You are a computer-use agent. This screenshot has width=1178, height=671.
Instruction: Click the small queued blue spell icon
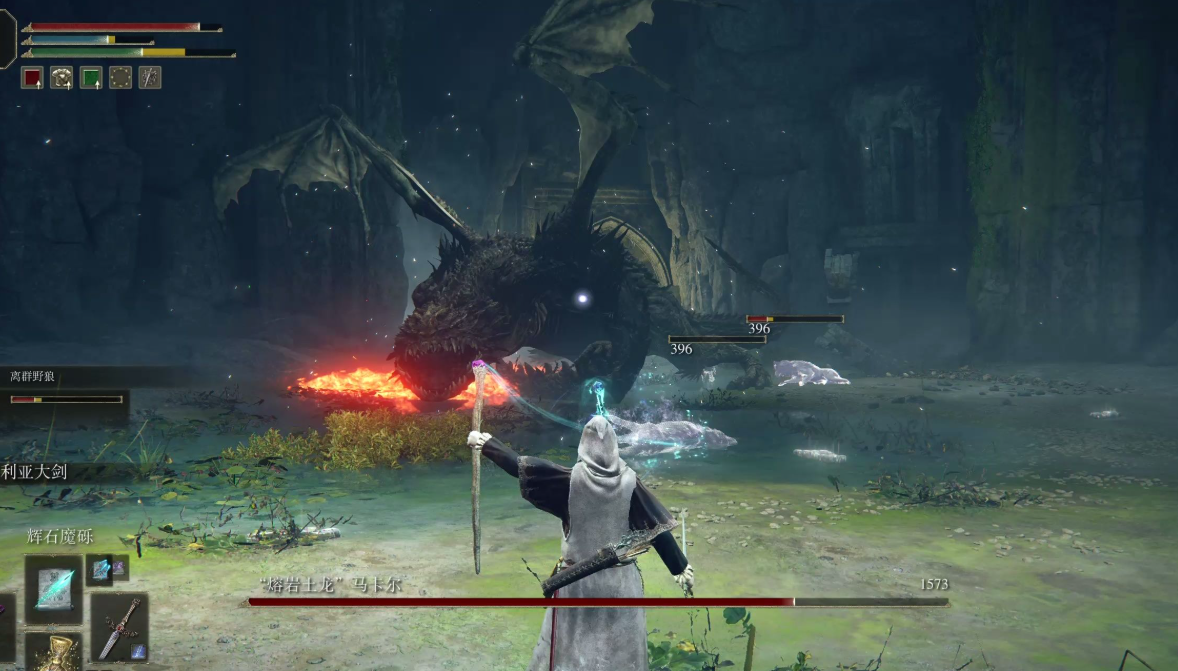[x=100, y=570]
